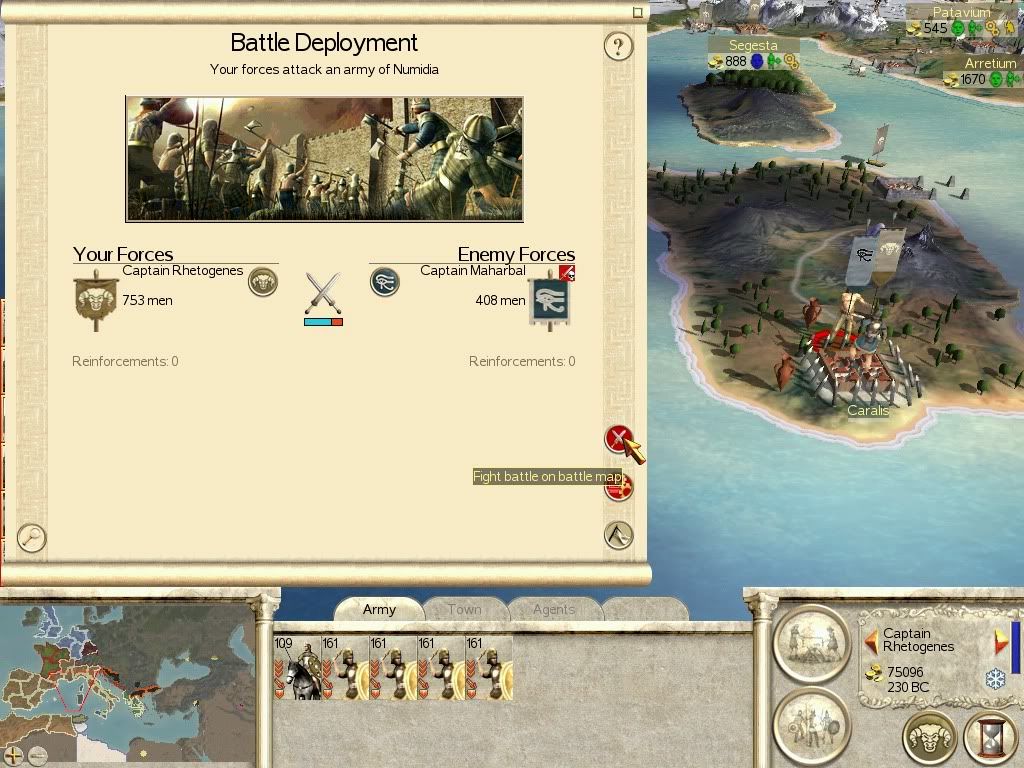
Task: Zoom out the minimap with minus button
Action: [x=38, y=755]
